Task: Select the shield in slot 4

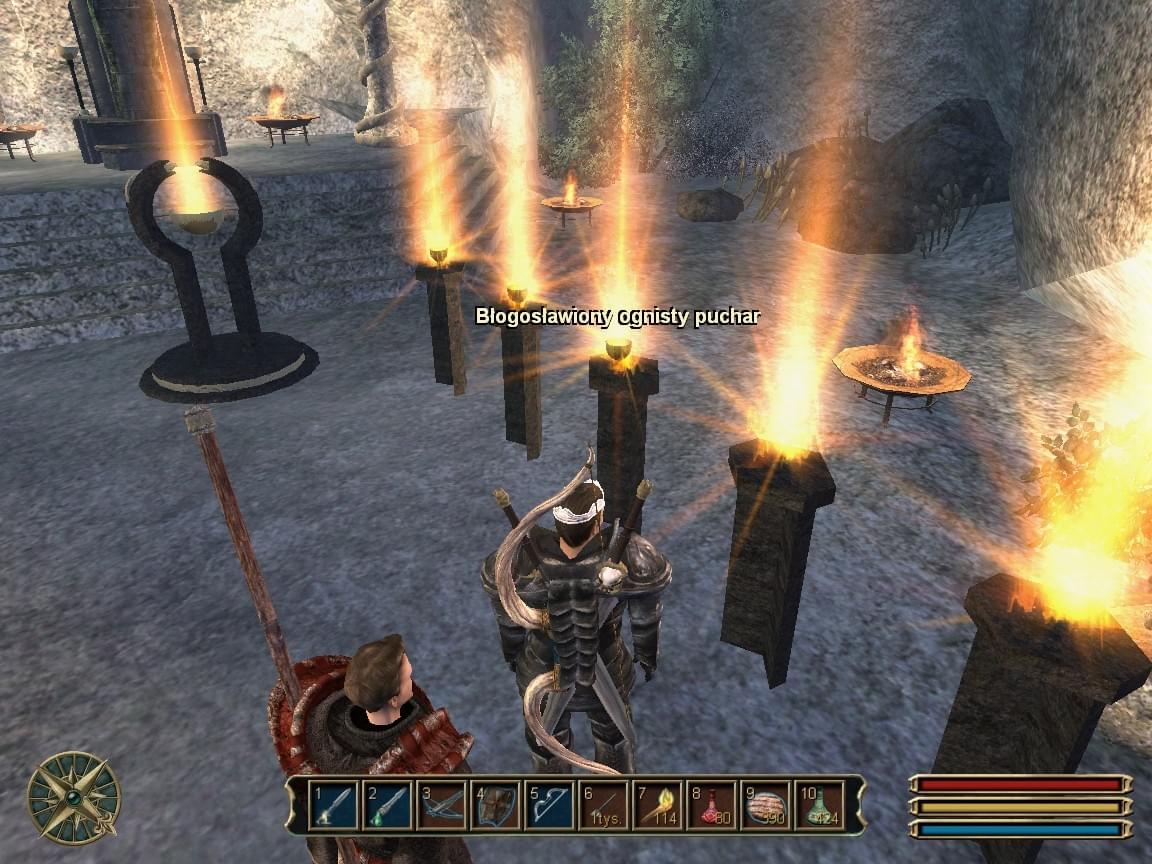Action: pyautogui.click(x=496, y=805)
